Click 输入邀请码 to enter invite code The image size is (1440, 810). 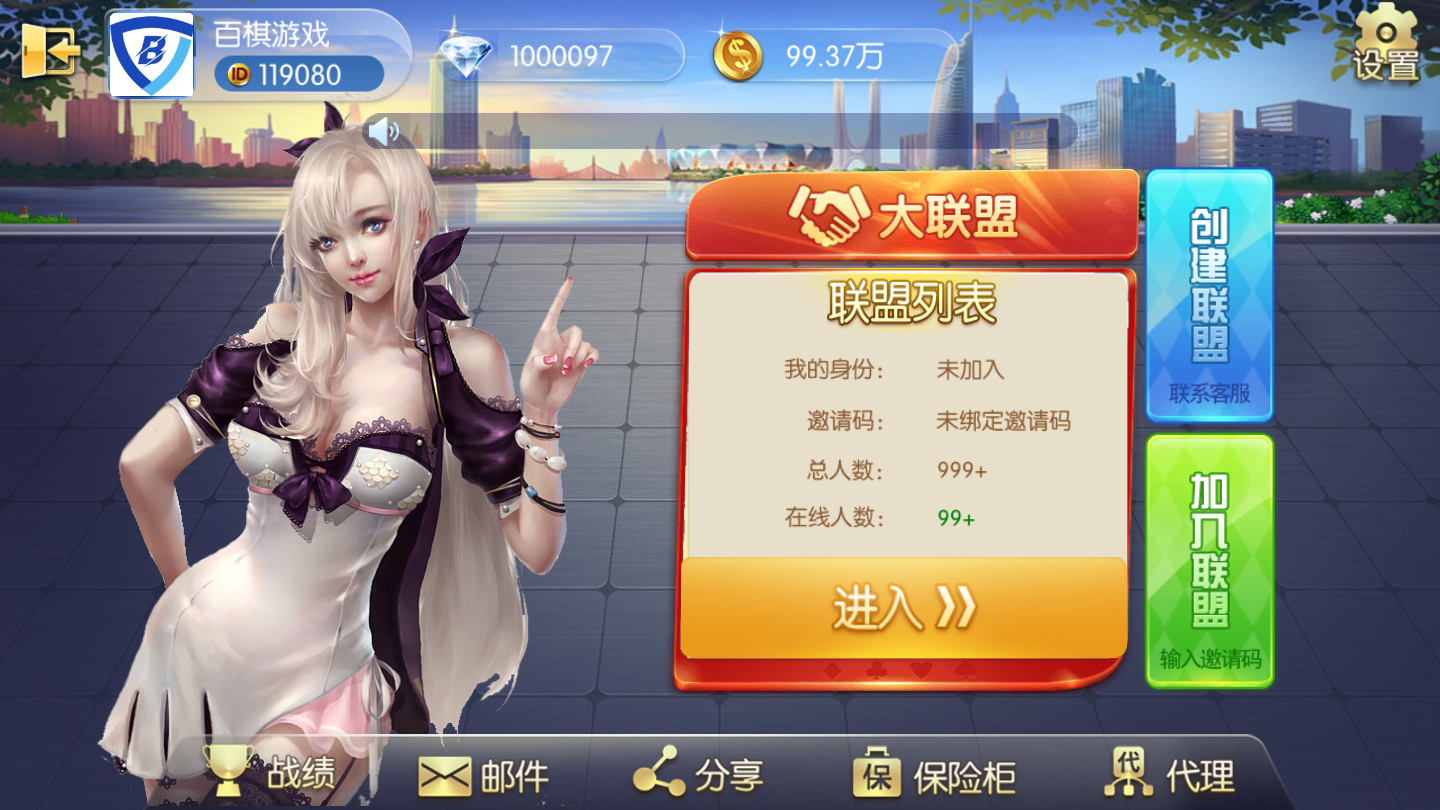1208,660
